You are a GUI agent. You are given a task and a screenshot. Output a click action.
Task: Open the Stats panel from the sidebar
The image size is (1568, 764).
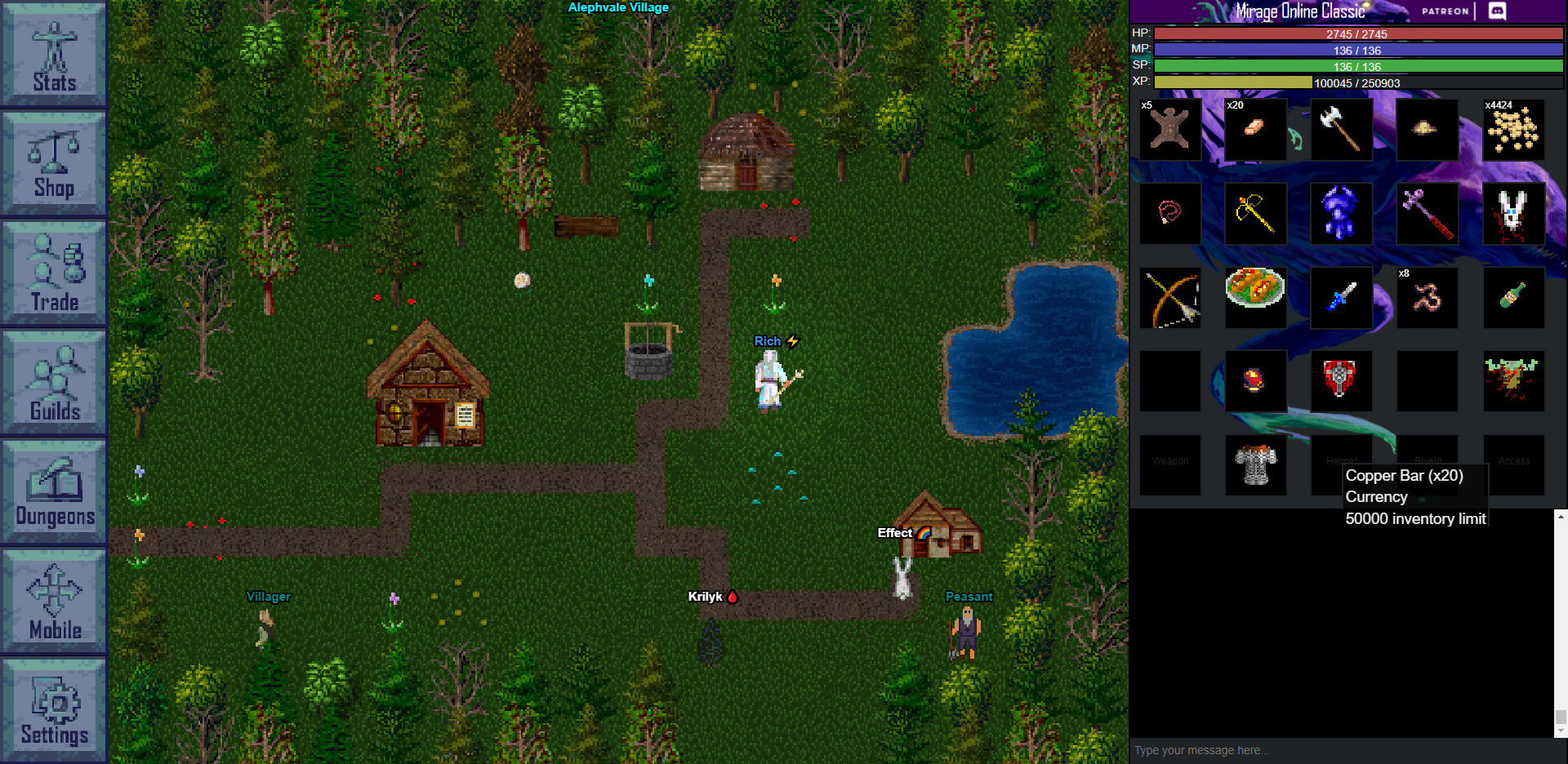pos(52,54)
